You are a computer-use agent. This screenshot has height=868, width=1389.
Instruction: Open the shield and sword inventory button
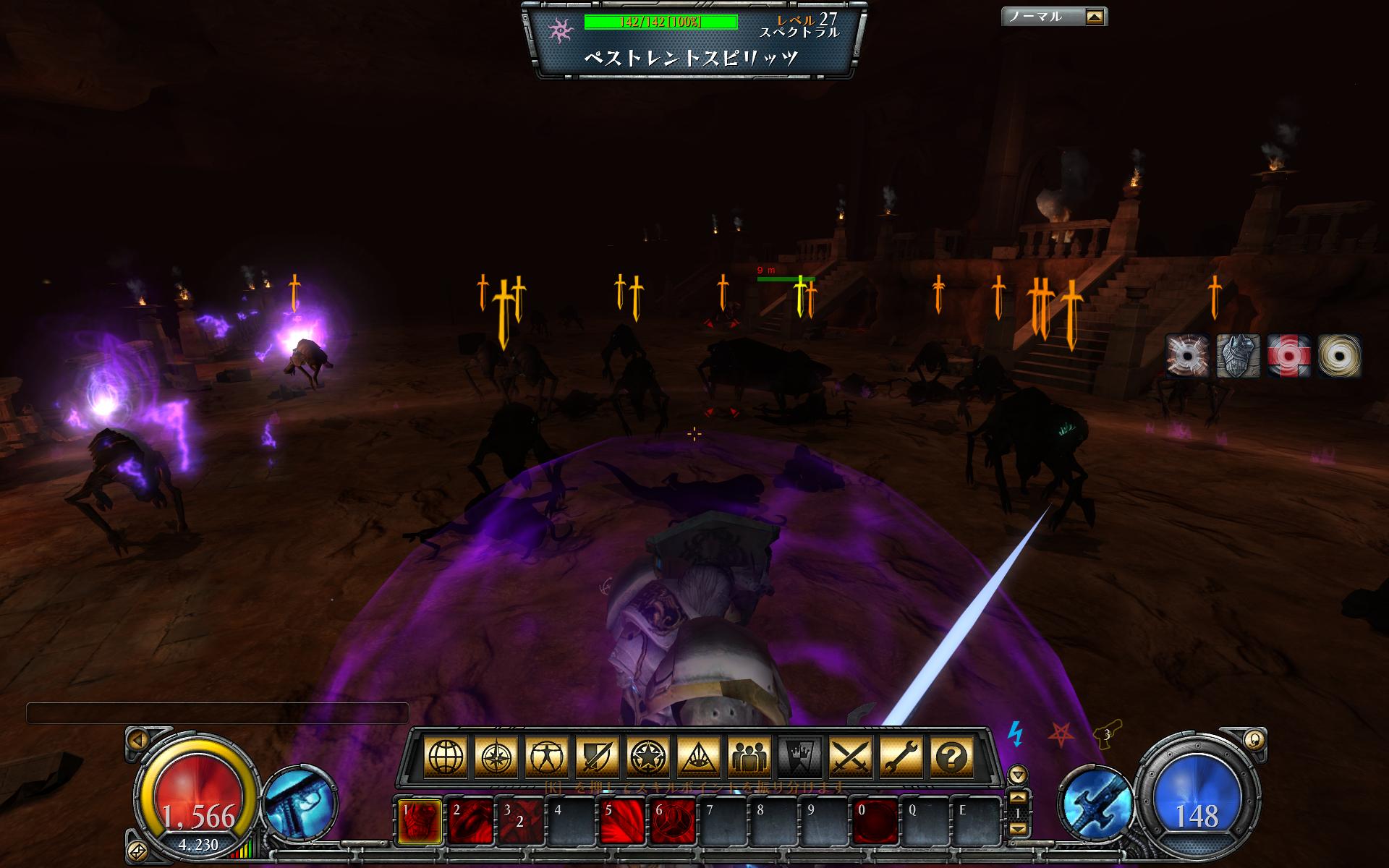coord(598,758)
